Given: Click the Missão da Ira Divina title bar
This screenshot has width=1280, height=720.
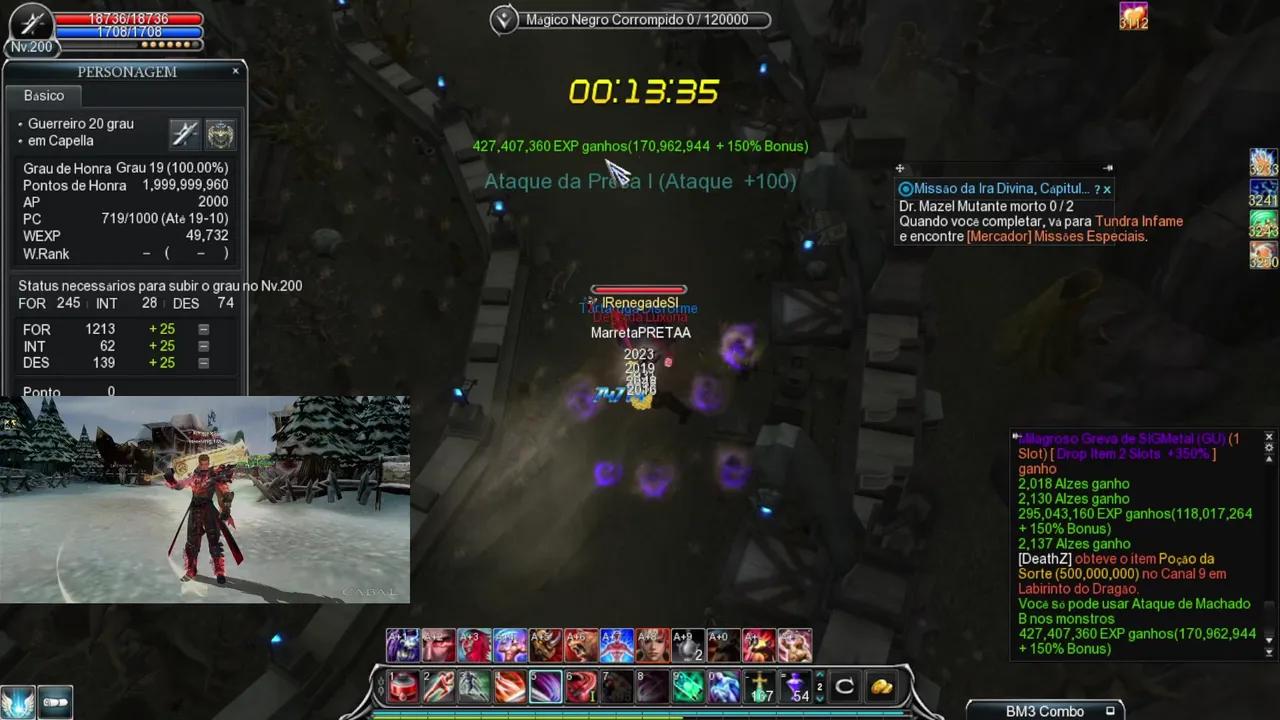Looking at the screenshot, I should tap(990, 188).
